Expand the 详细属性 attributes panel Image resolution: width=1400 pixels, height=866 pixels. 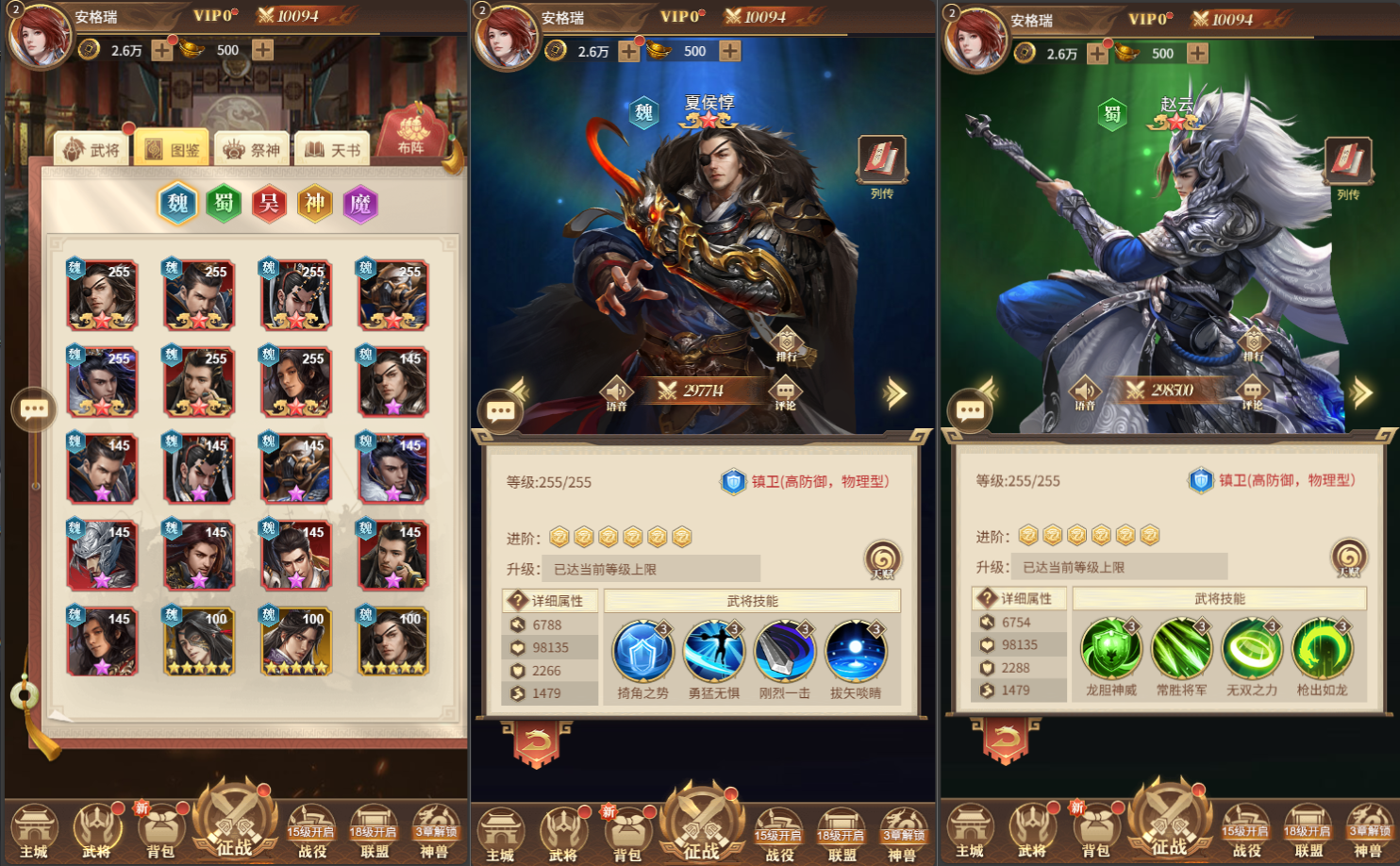(x=549, y=601)
